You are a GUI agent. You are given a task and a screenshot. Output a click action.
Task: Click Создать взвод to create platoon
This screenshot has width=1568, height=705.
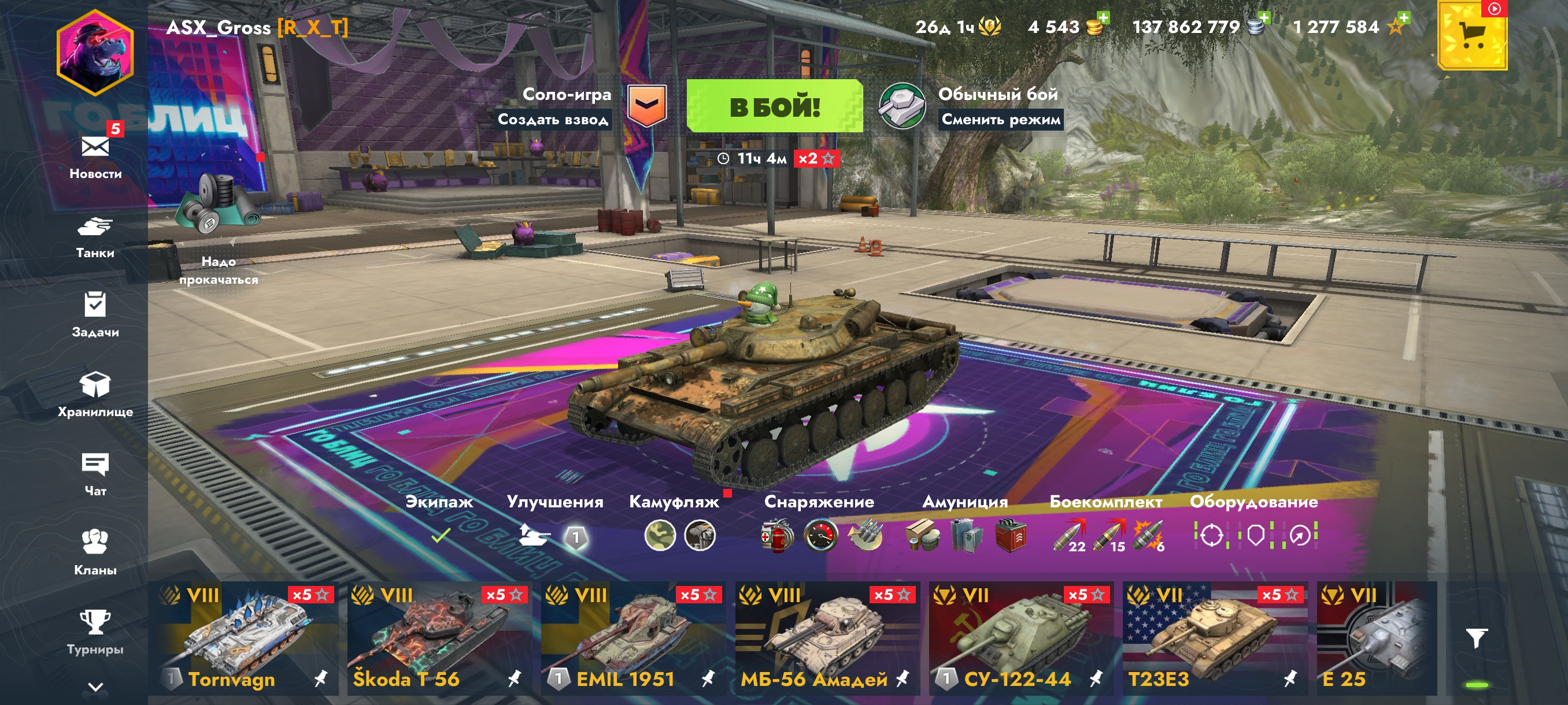tap(553, 119)
